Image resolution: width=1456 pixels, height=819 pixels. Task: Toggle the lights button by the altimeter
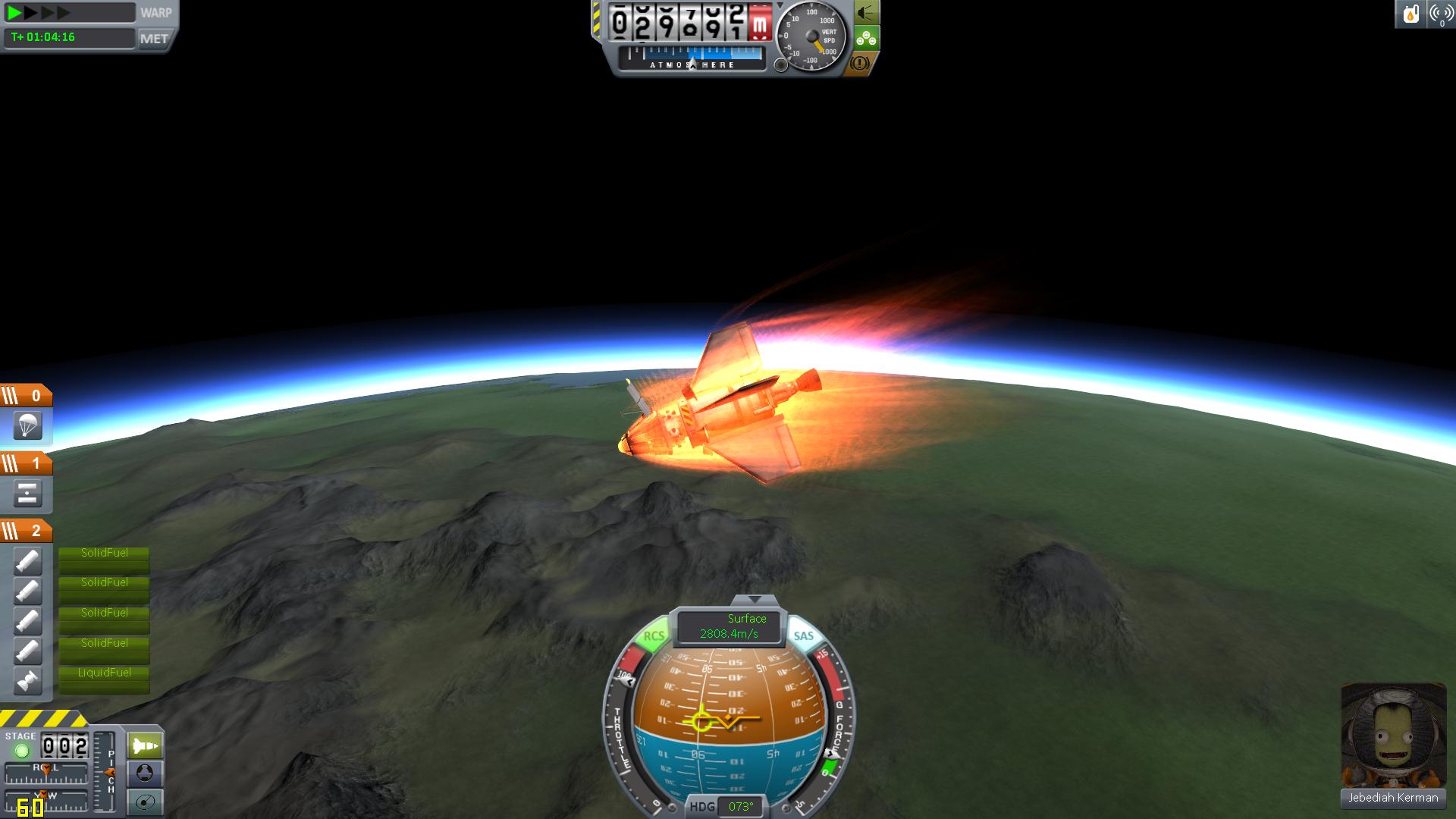(865, 13)
